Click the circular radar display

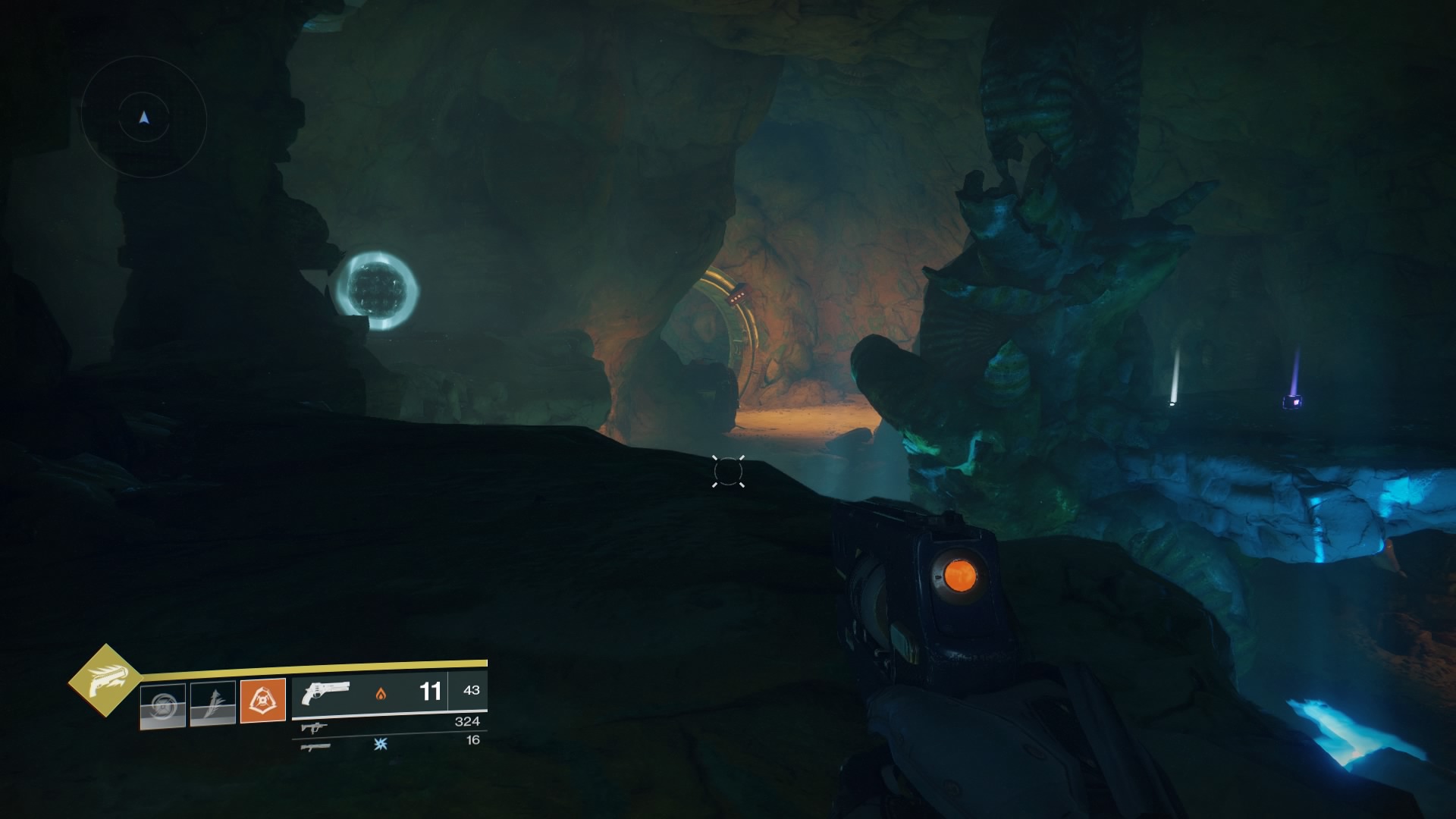click(x=144, y=118)
